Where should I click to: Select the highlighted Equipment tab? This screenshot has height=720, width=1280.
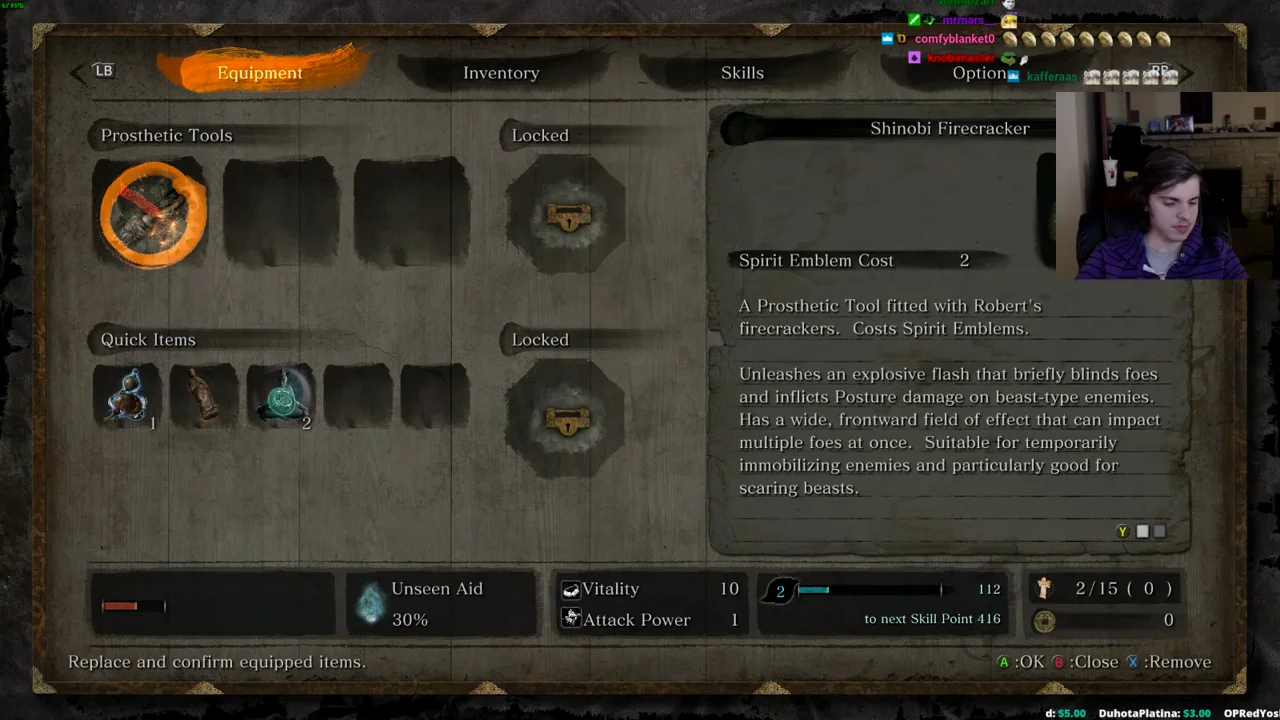[260, 73]
